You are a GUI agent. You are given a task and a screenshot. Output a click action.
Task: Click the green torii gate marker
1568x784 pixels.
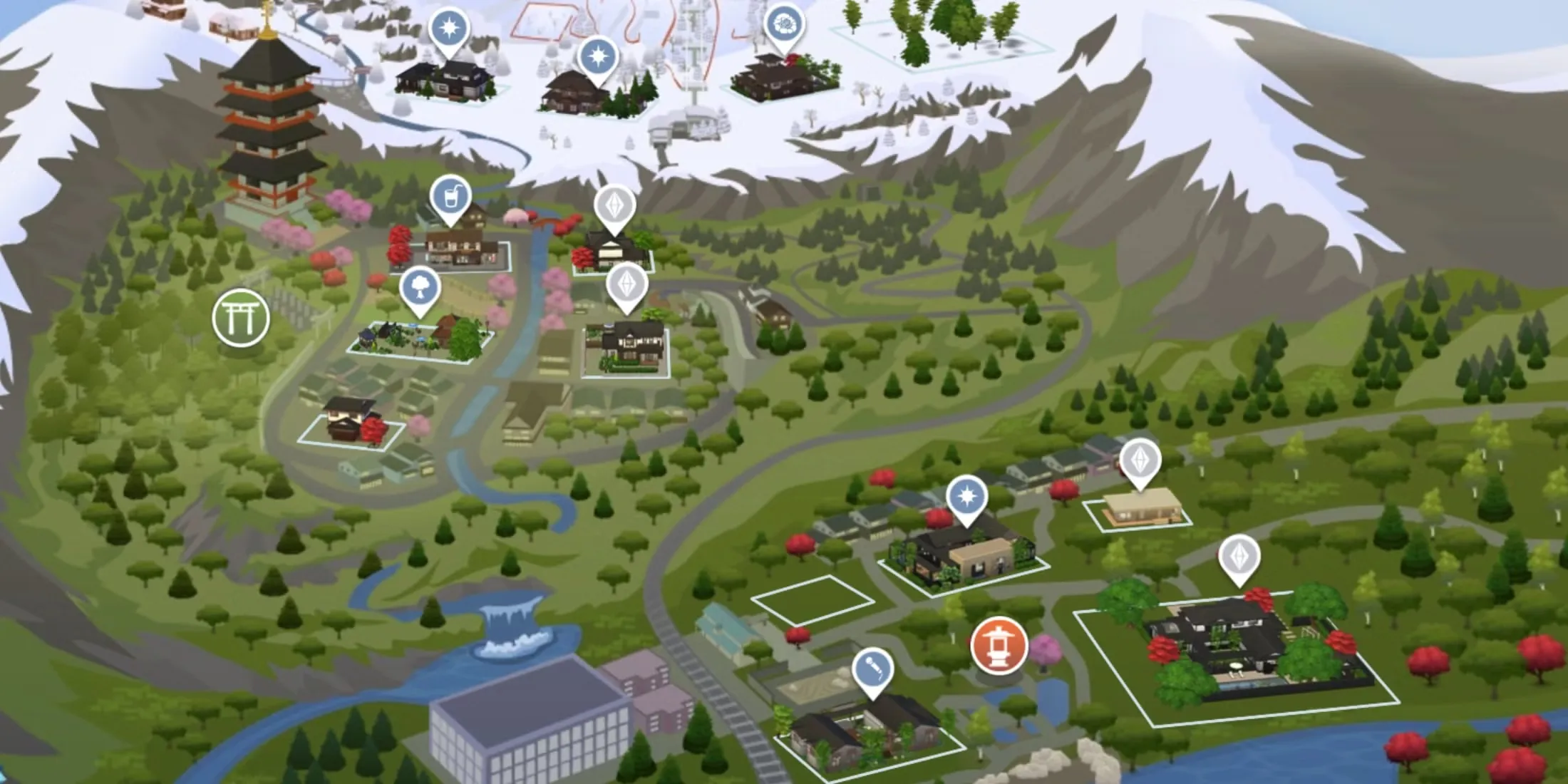tap(241, 318)
